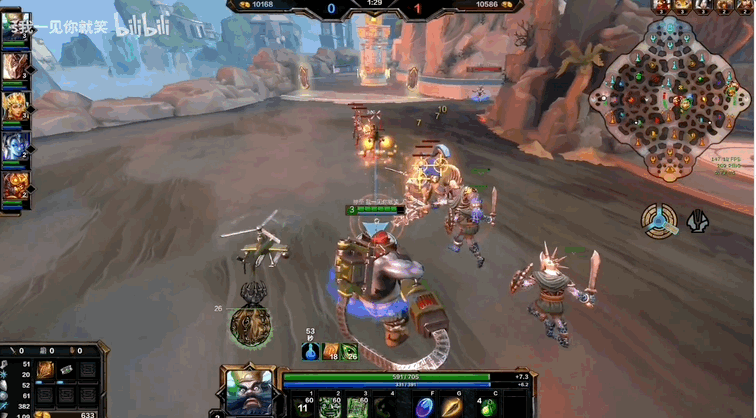Click the bilibili watermark logo

coord(136,27)
